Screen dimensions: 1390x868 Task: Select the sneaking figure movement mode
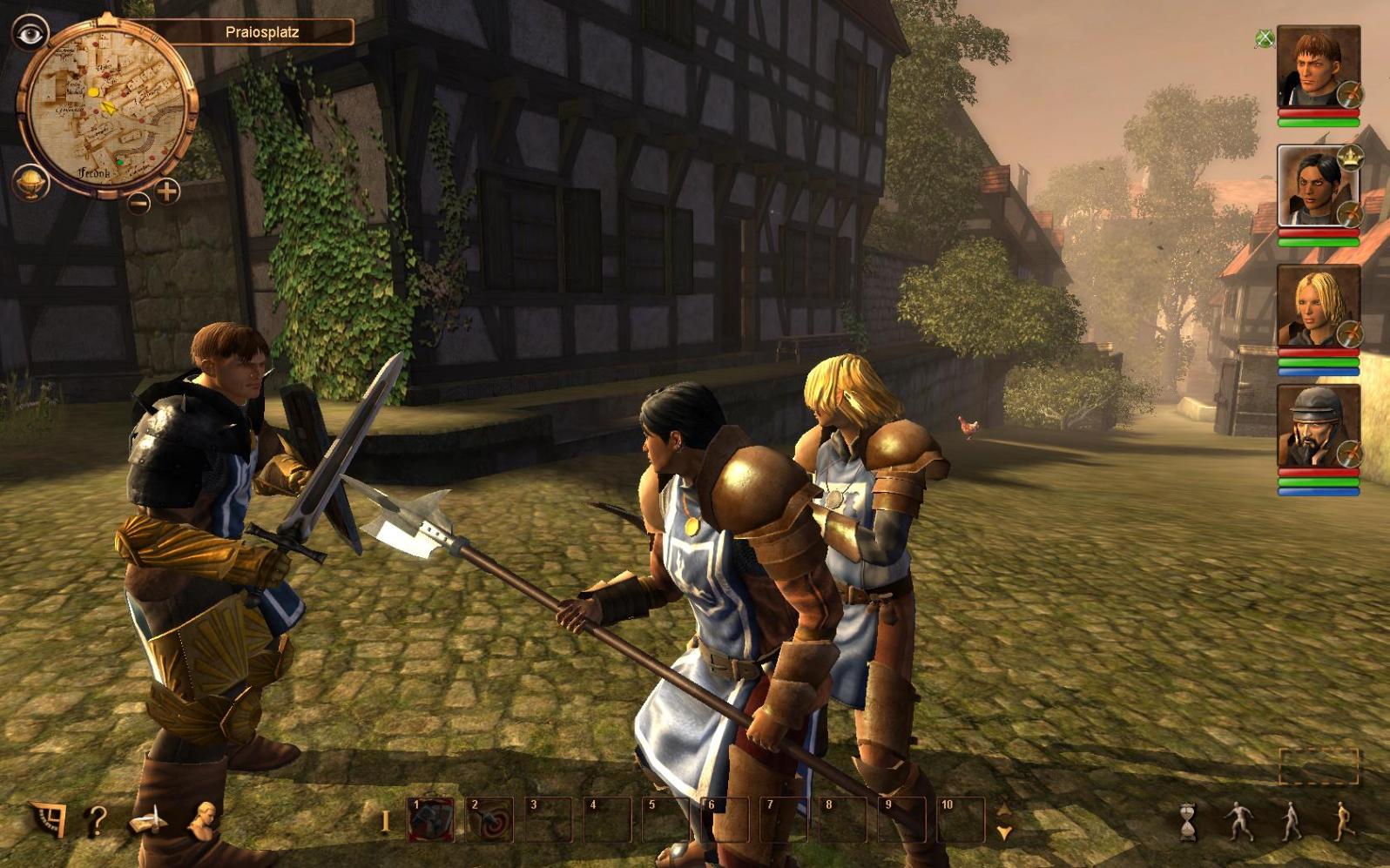[1238, 821]
